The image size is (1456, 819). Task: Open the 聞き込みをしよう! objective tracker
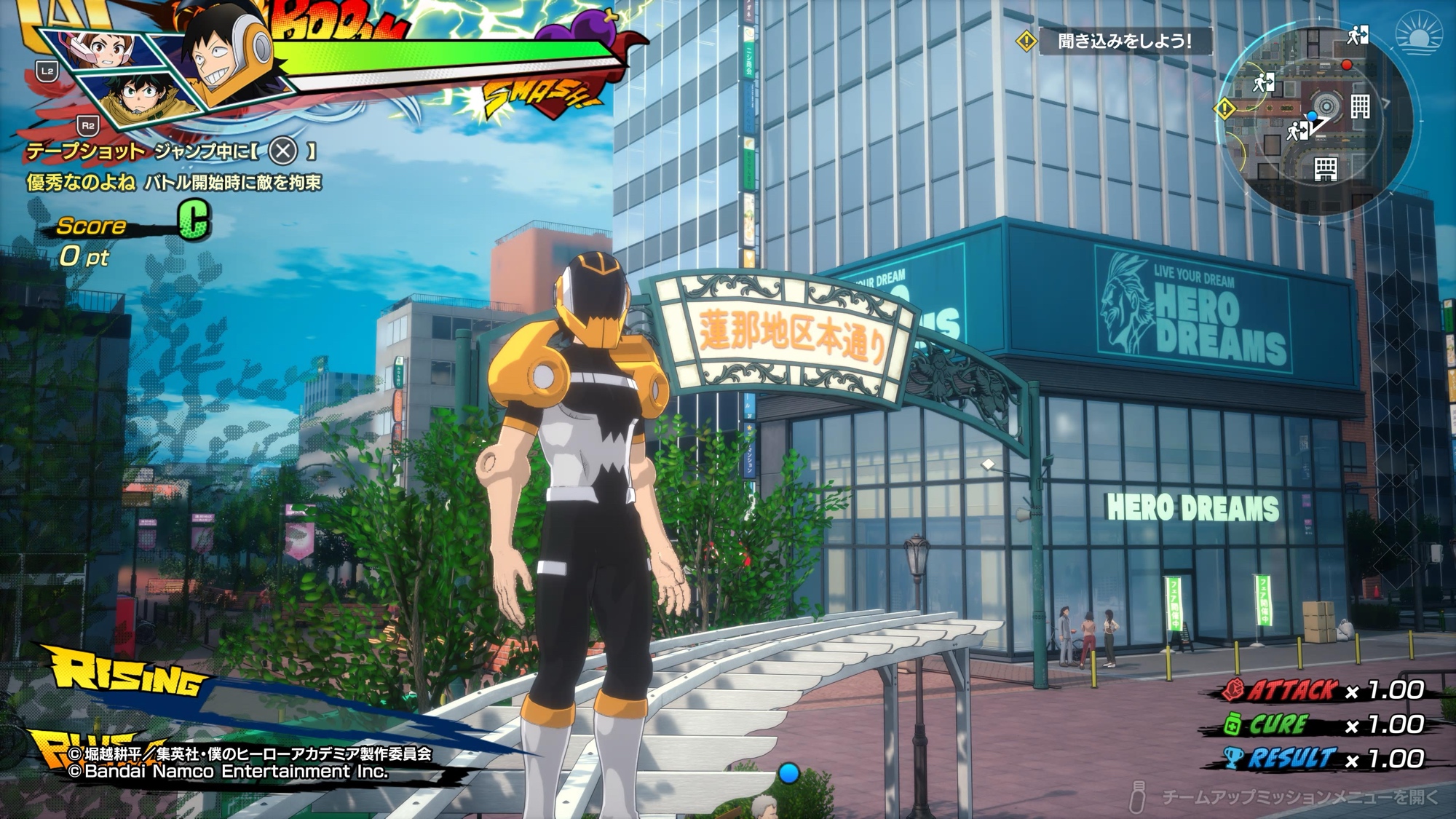click(1123, 41)
